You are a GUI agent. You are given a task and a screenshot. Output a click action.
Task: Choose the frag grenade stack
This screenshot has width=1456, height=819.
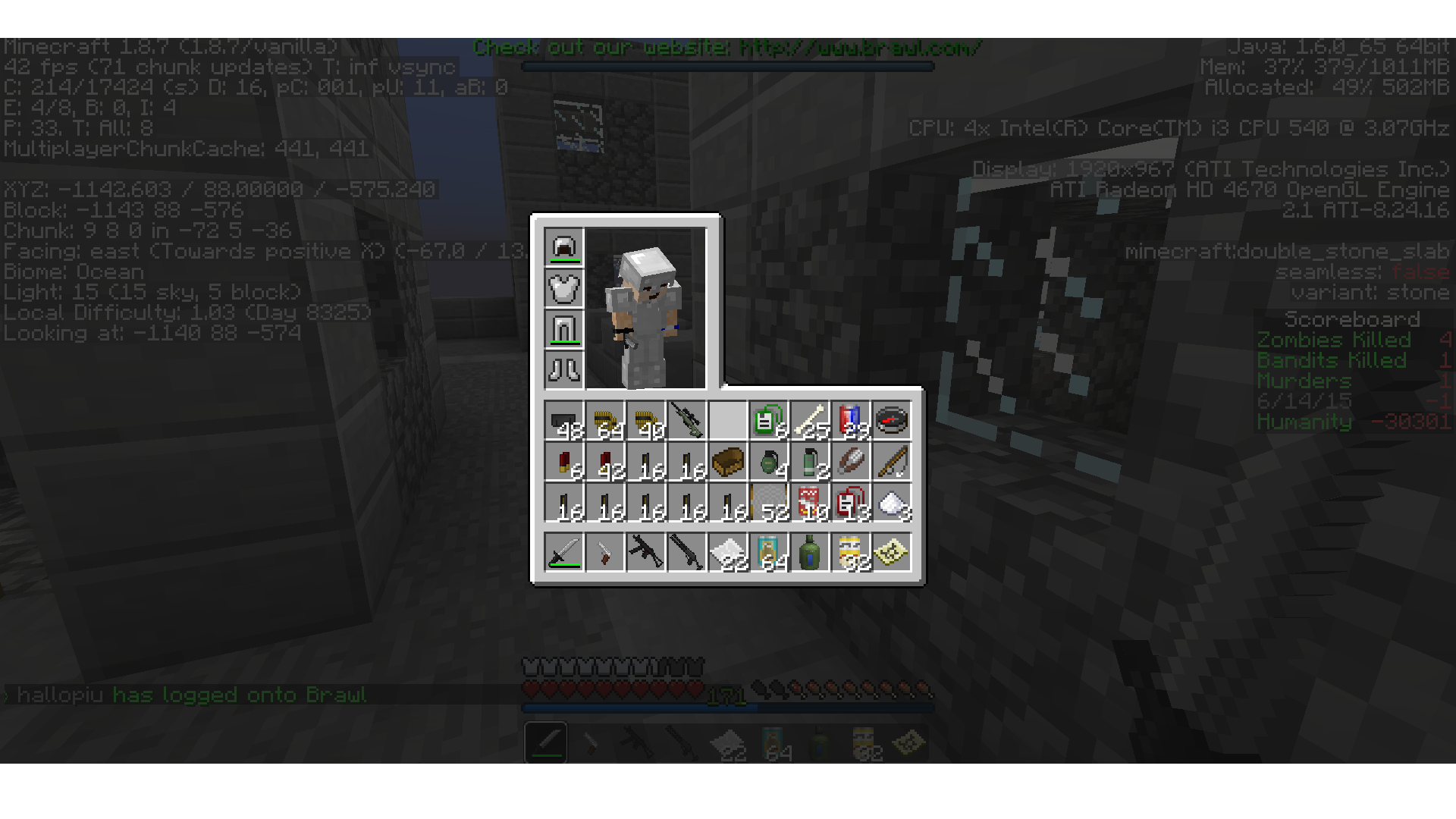point(768,461)
